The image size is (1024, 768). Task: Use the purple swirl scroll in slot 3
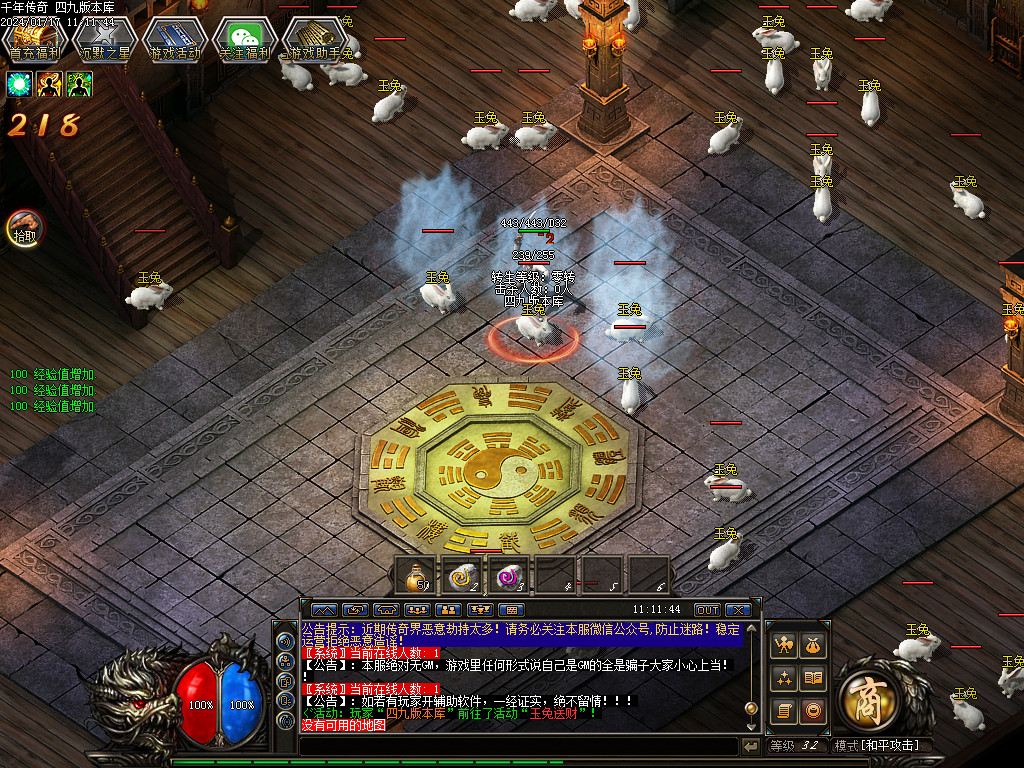click(512, 575)
